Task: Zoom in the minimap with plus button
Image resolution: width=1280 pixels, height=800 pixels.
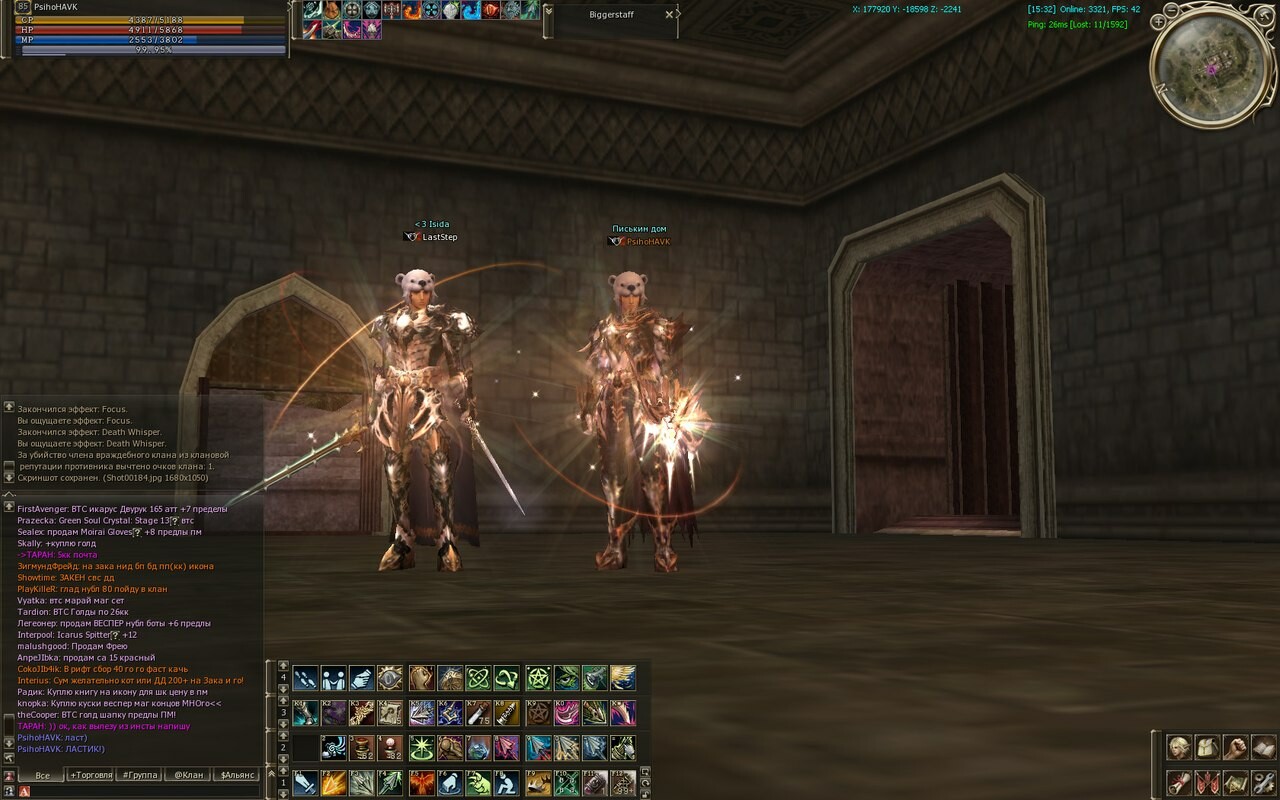Action: point(1158,21)
